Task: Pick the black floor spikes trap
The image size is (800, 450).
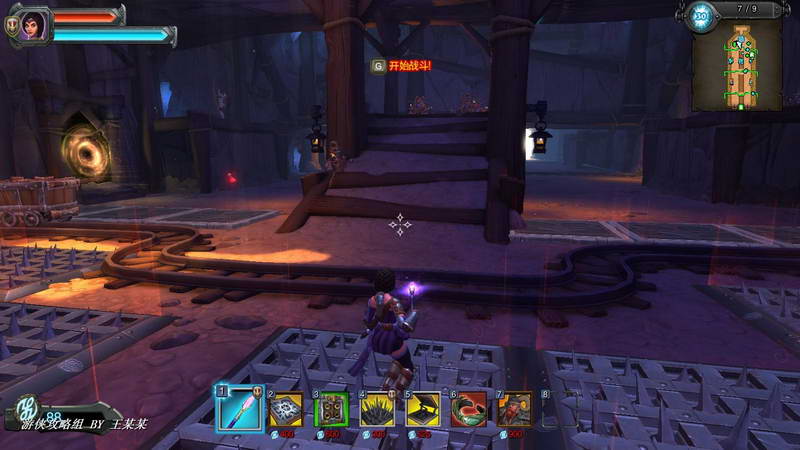Action: (x=378, y=409)
